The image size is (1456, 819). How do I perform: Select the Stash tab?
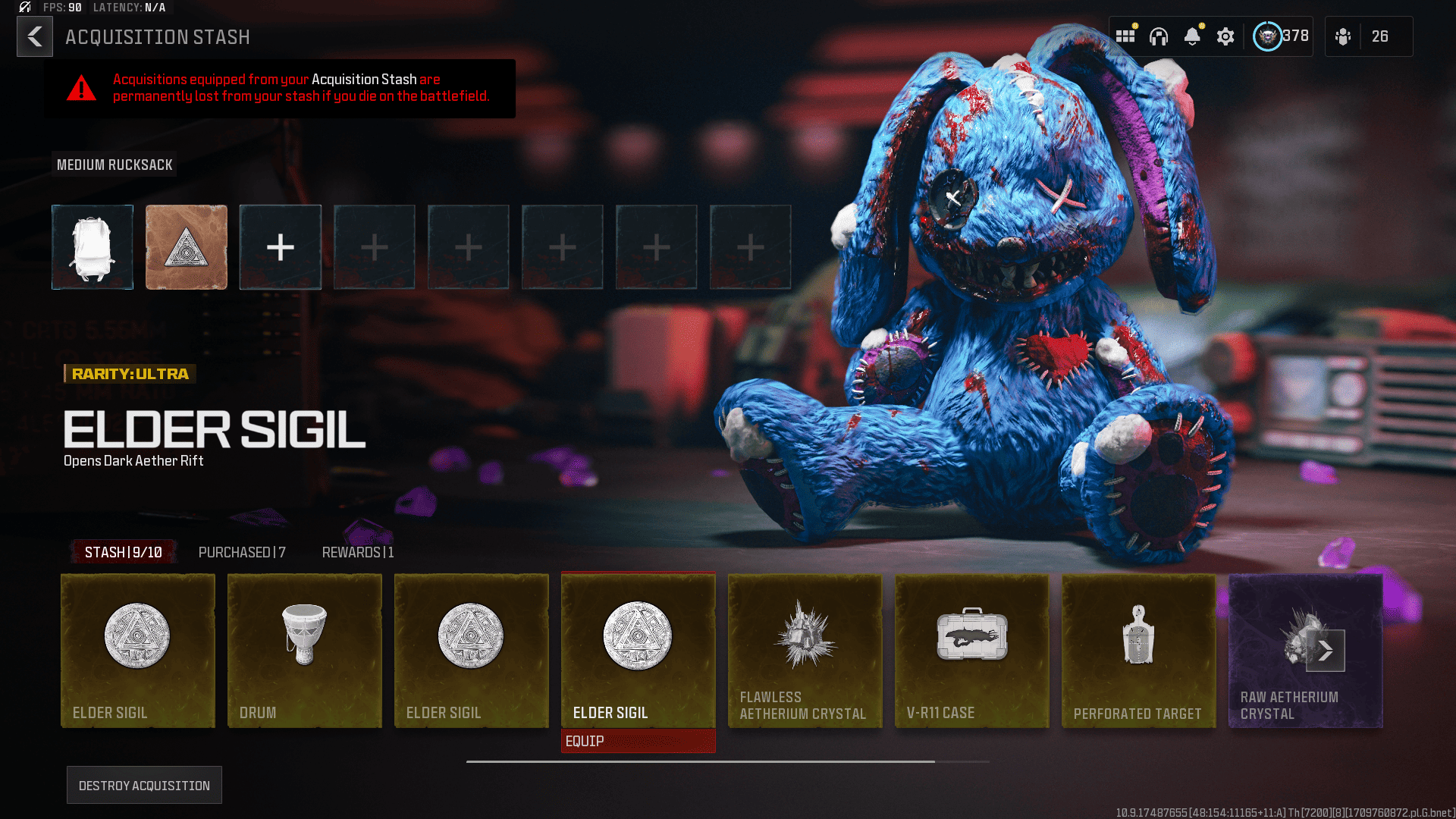124,552
